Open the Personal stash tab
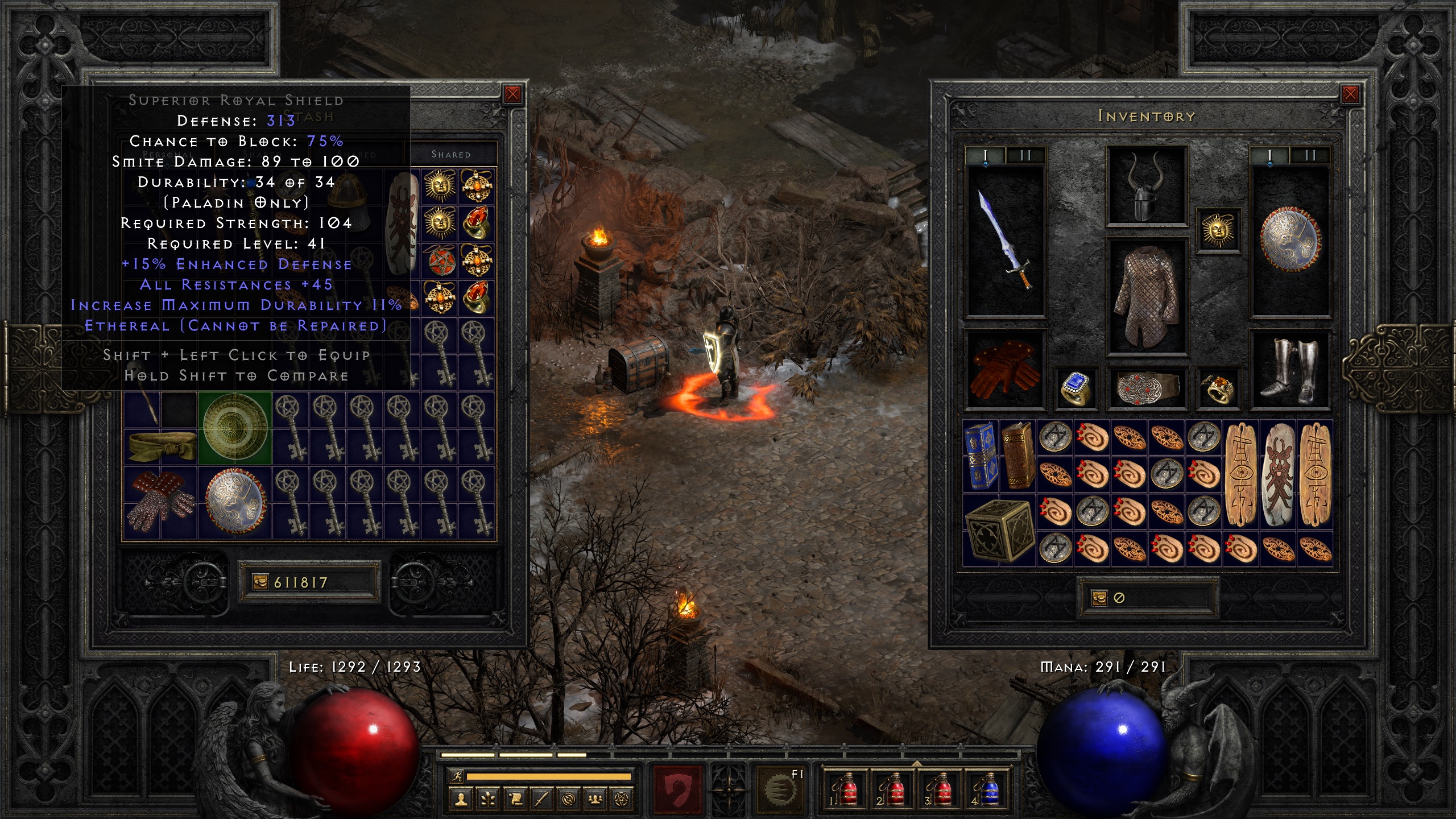Screen dimensions: 1456x819 click(168, 154)
